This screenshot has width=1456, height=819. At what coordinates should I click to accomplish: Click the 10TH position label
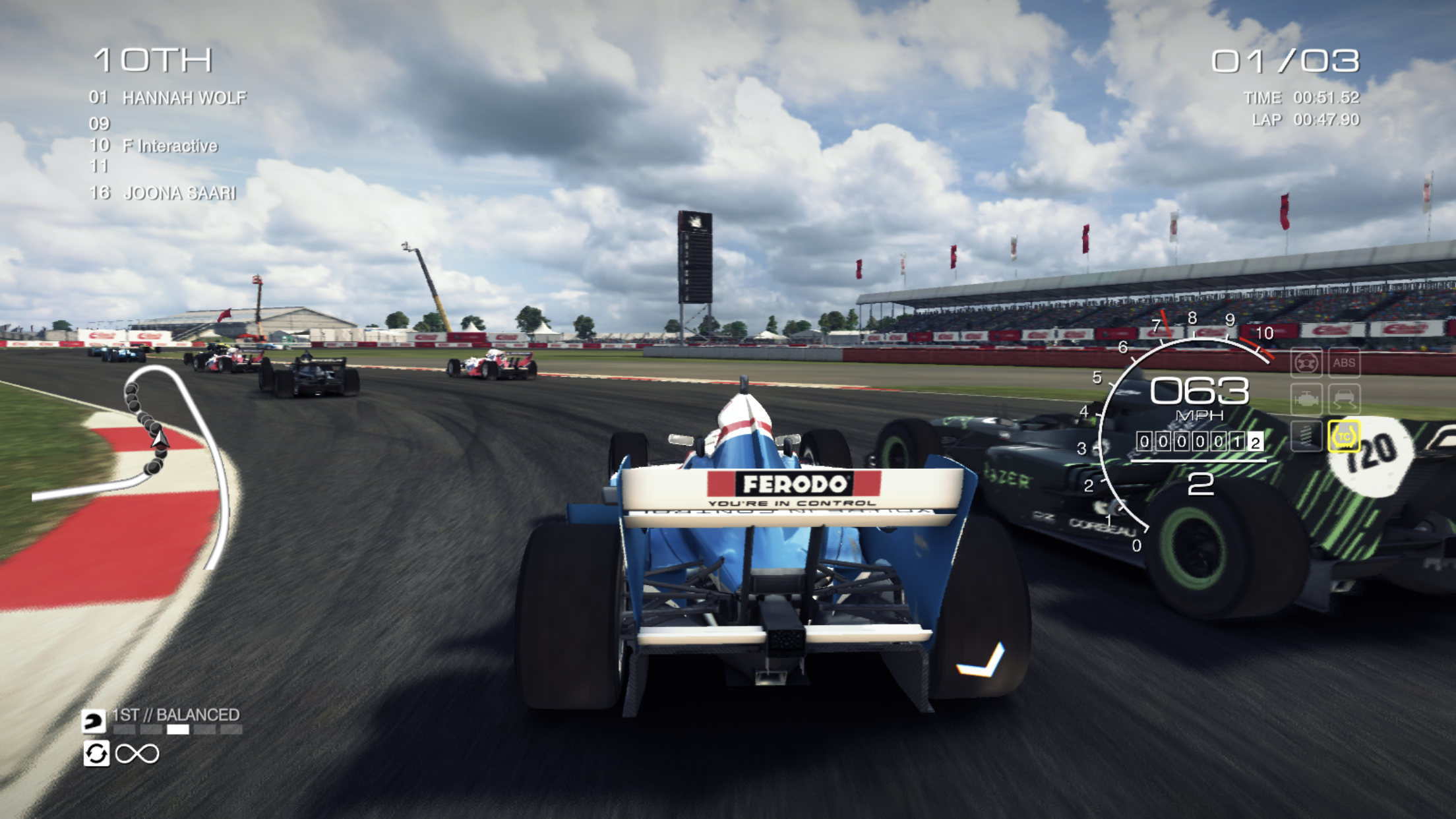(152, 60)
